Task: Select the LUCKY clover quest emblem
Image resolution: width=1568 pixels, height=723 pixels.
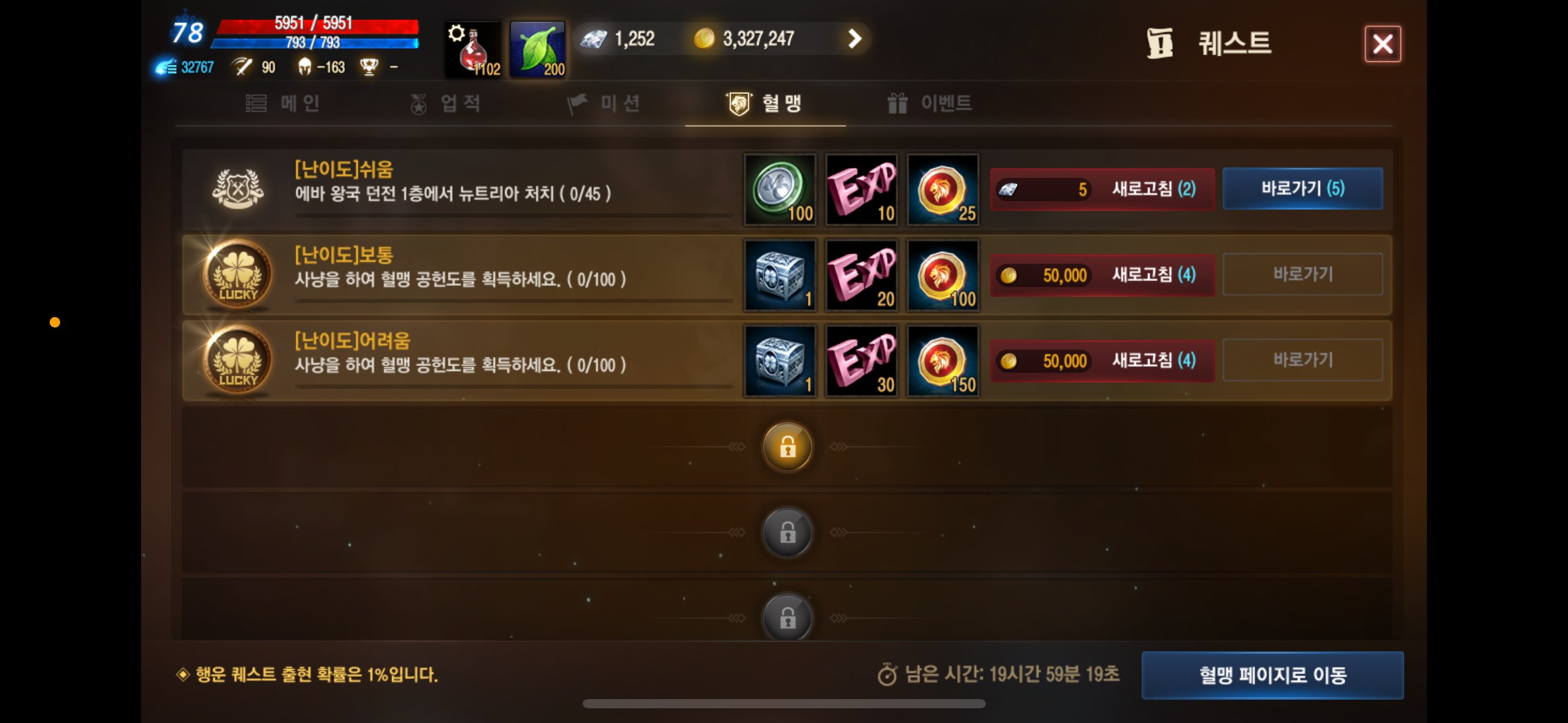Action: (236, 275)
